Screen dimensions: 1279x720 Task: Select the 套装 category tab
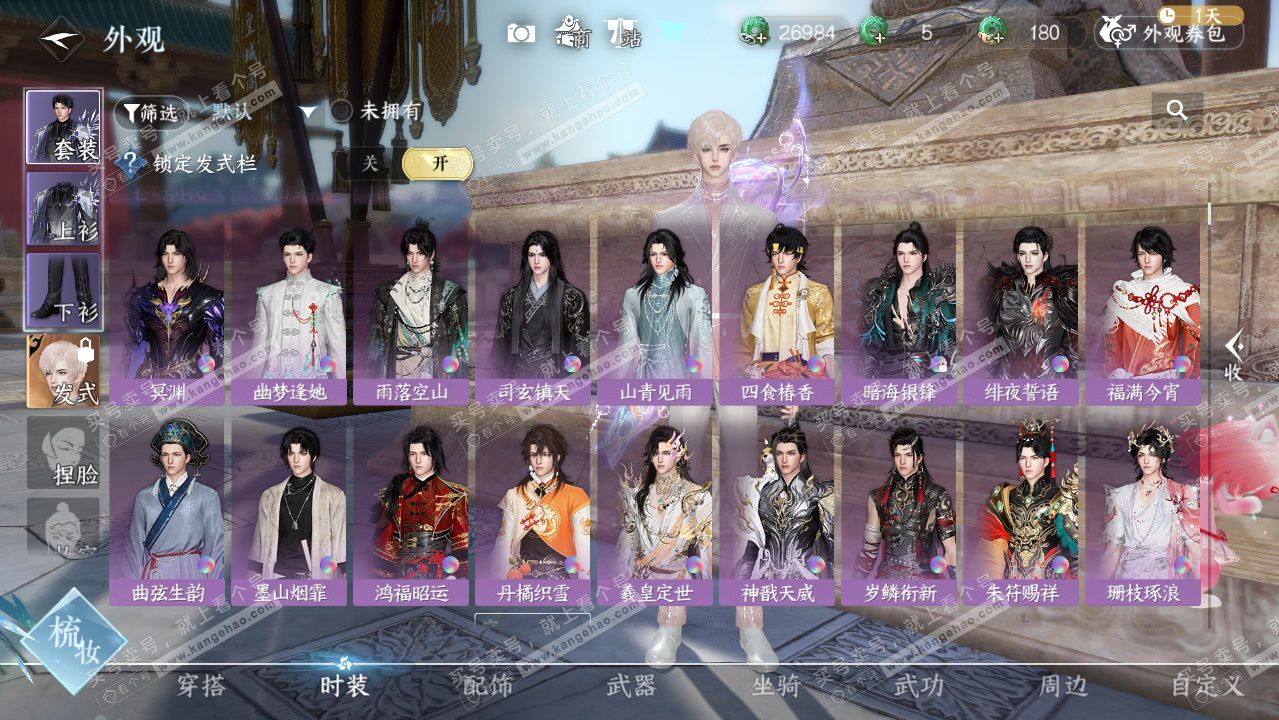[x=63, y=127]
